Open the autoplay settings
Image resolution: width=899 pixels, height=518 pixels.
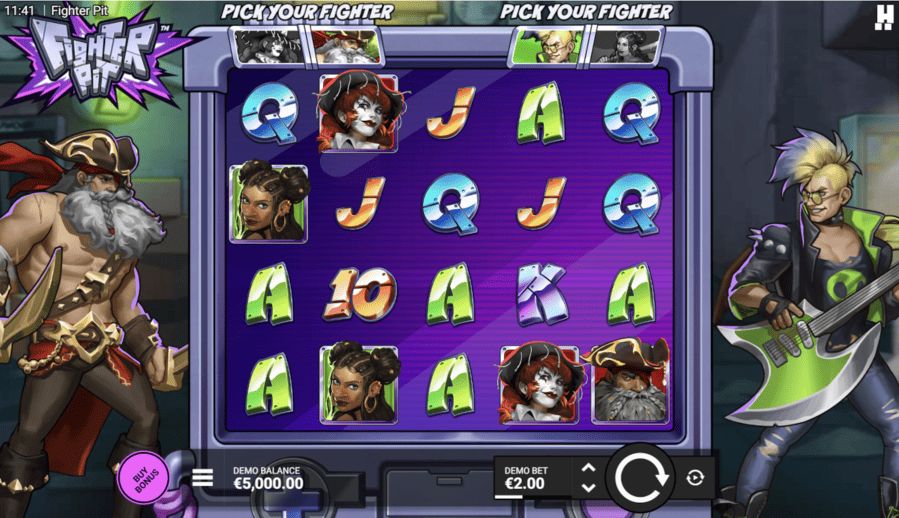(x=695, y=478)
